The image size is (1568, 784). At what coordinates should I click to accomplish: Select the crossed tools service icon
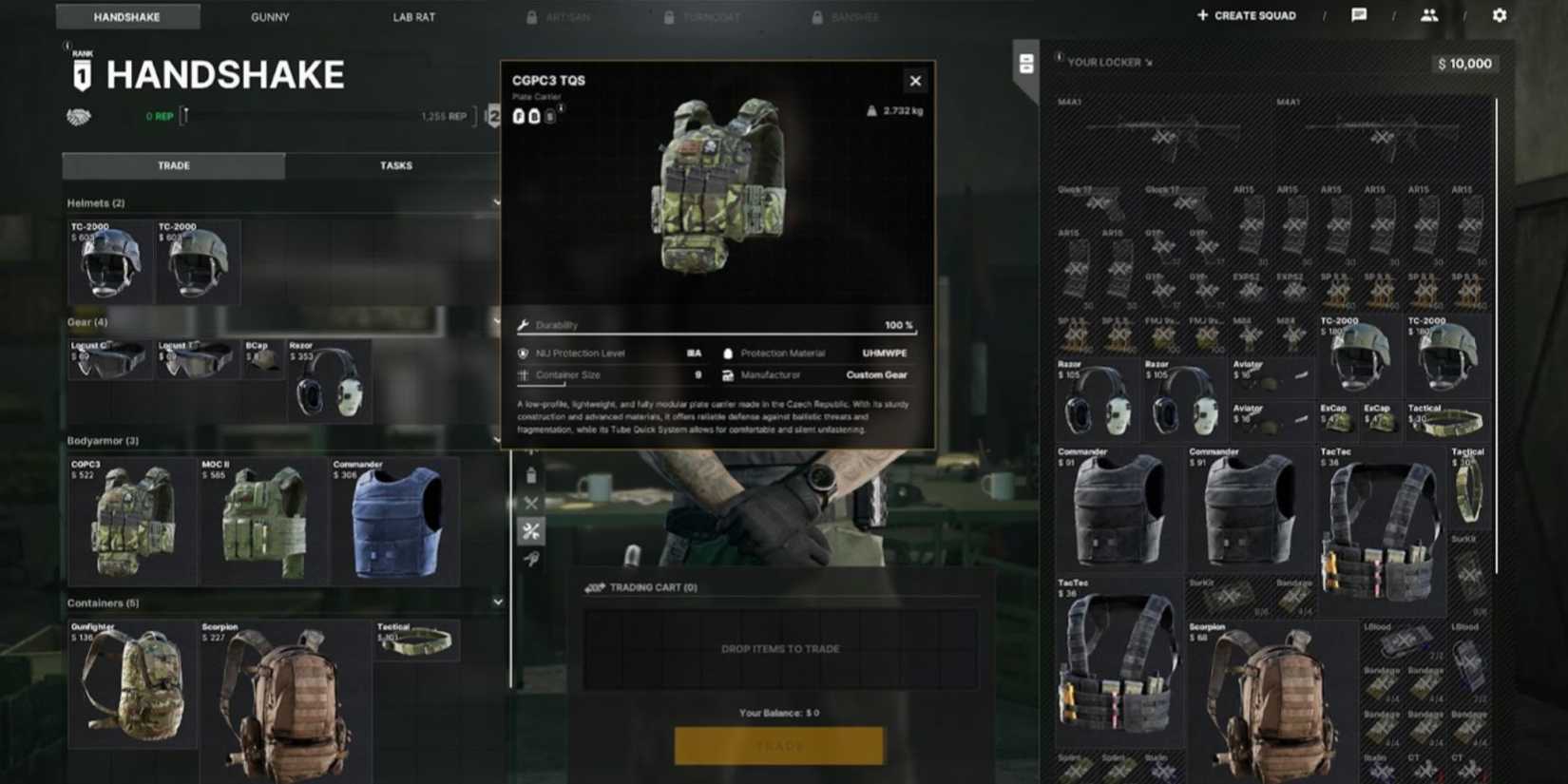[x=532, y=503]
